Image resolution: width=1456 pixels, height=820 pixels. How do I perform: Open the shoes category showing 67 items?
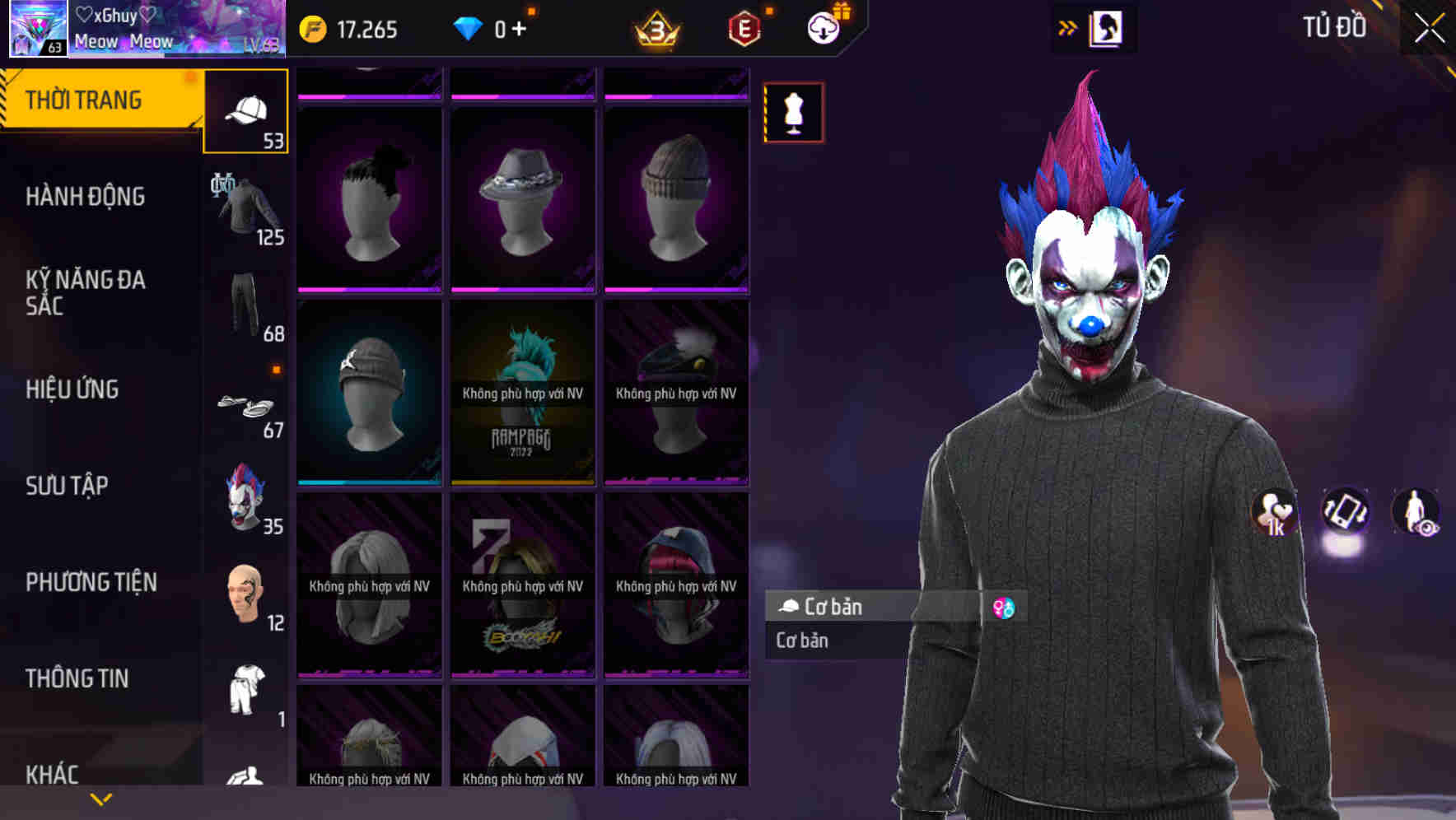[245, 403]
